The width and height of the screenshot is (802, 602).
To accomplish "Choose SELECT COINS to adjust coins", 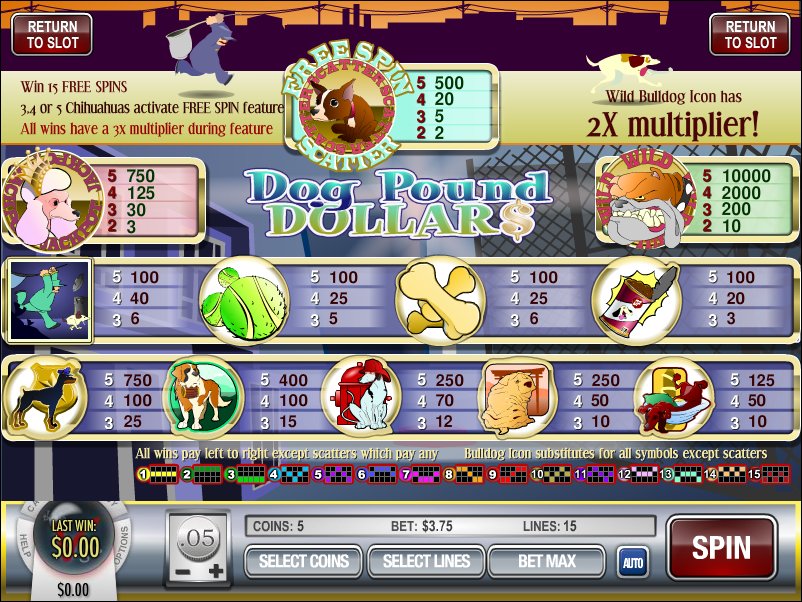I will 303,562.
